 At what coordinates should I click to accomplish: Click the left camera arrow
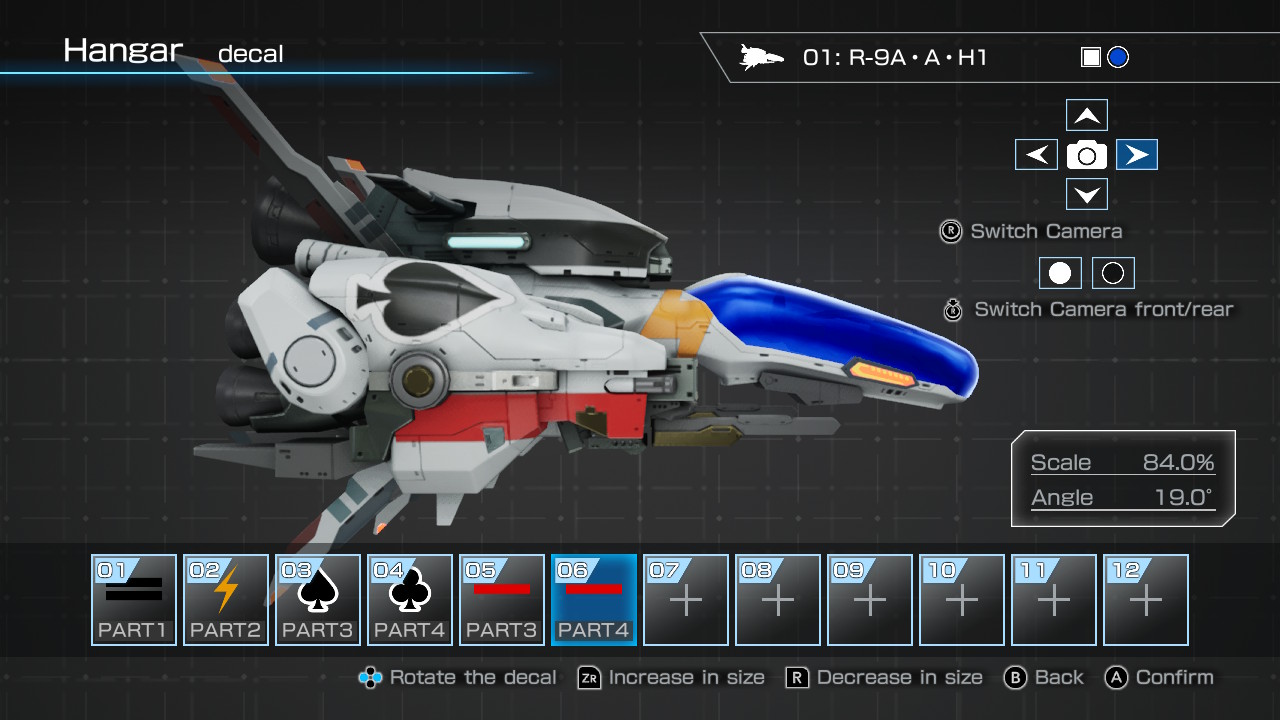[x=1037, y=155]
